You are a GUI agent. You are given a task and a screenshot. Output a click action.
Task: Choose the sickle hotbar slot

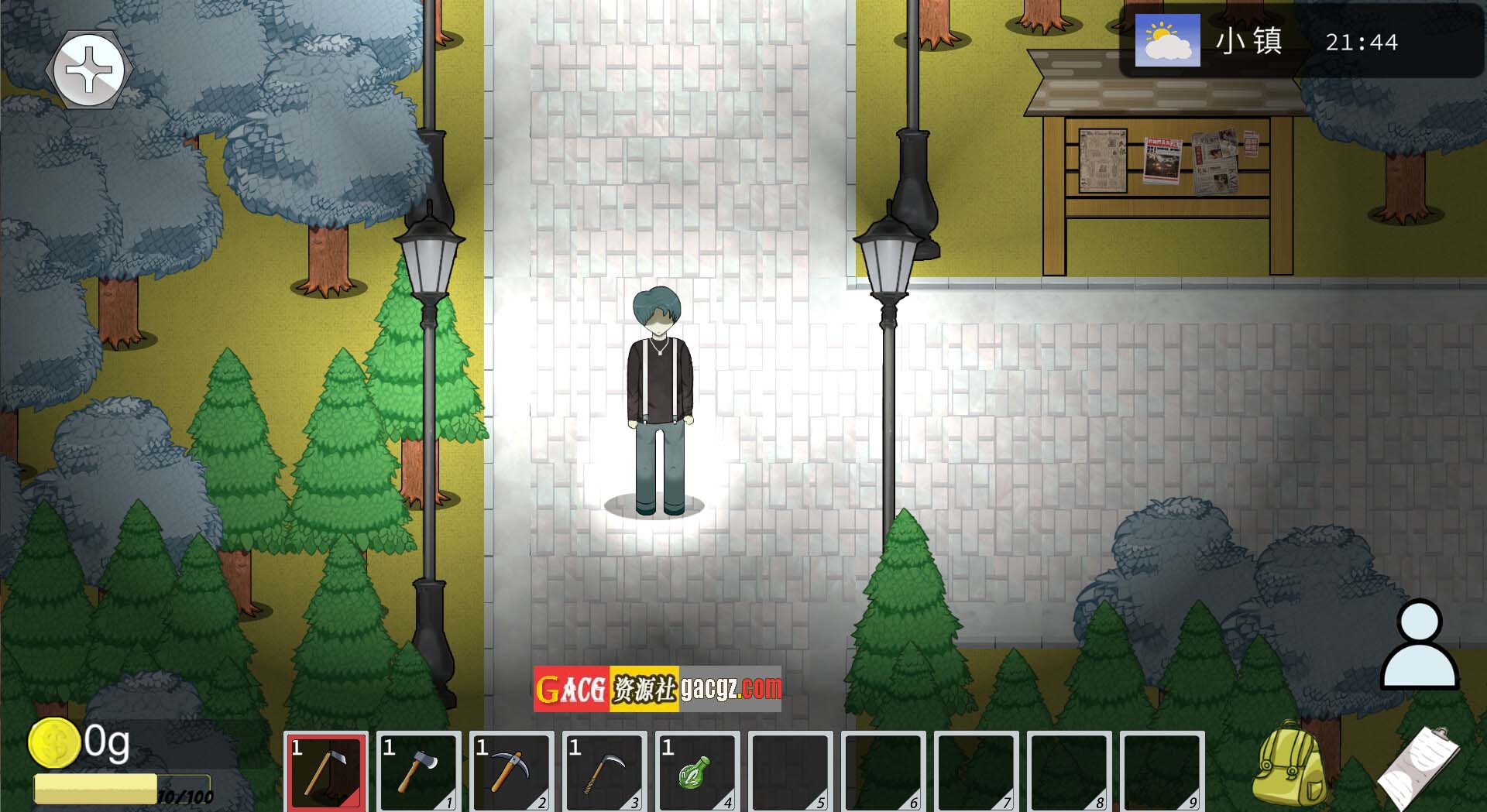pyautogui.click(x=605, y=771)
